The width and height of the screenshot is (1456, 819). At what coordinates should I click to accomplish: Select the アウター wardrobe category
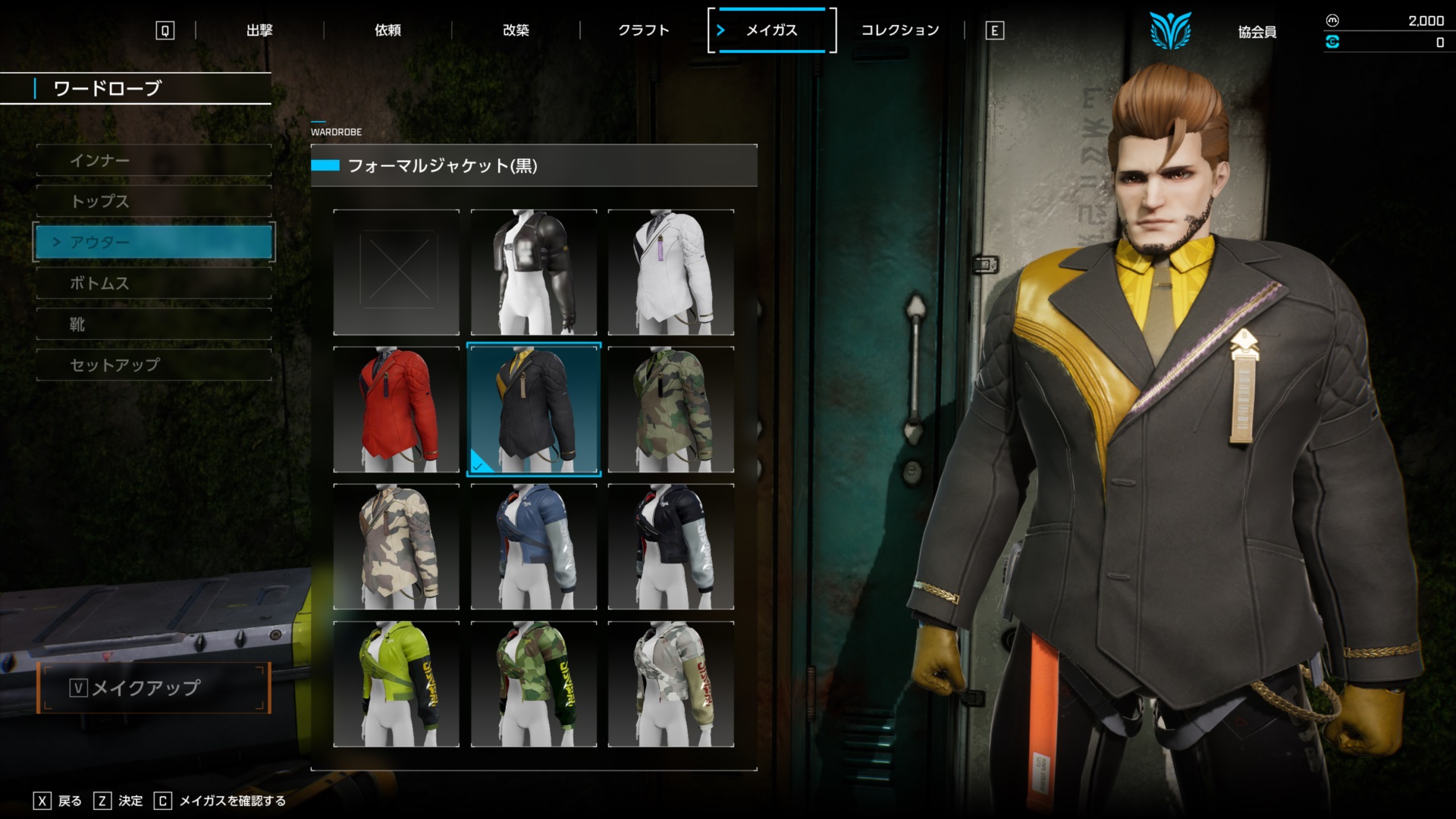tap(154, 243)
